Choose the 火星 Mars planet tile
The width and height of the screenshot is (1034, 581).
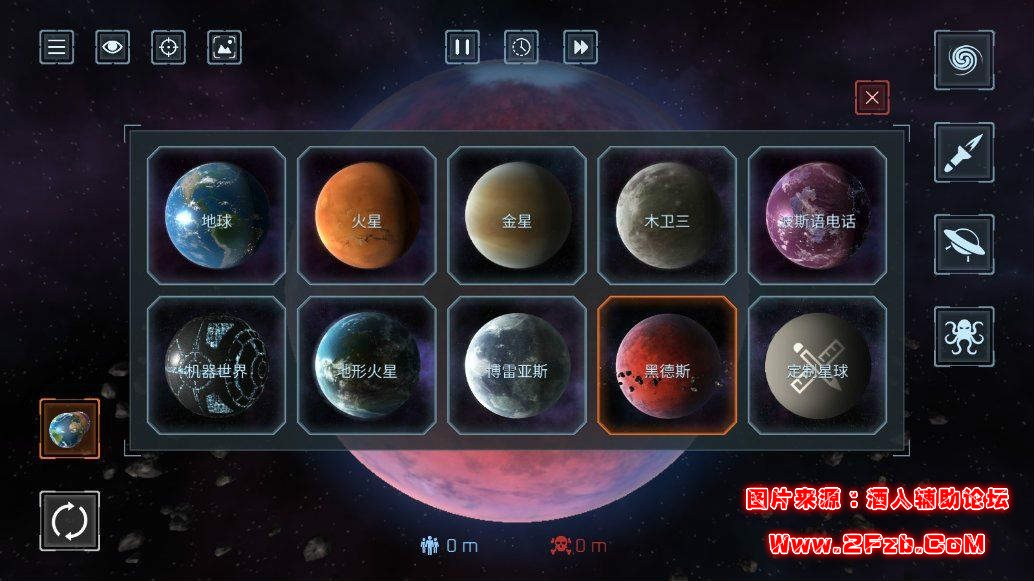(367, 216)
